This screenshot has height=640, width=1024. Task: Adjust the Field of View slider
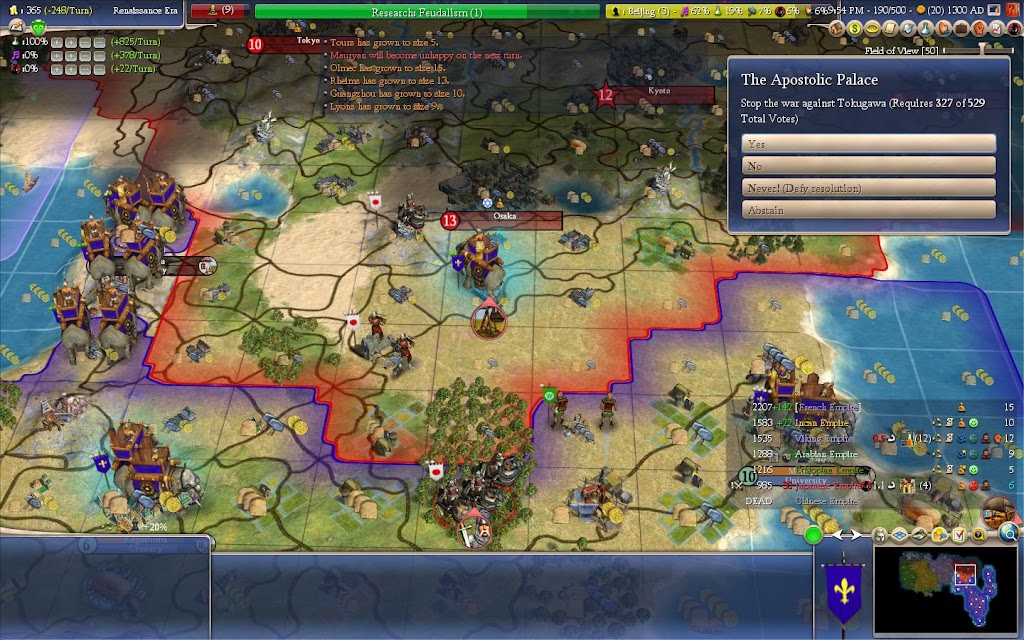point(983,50)
